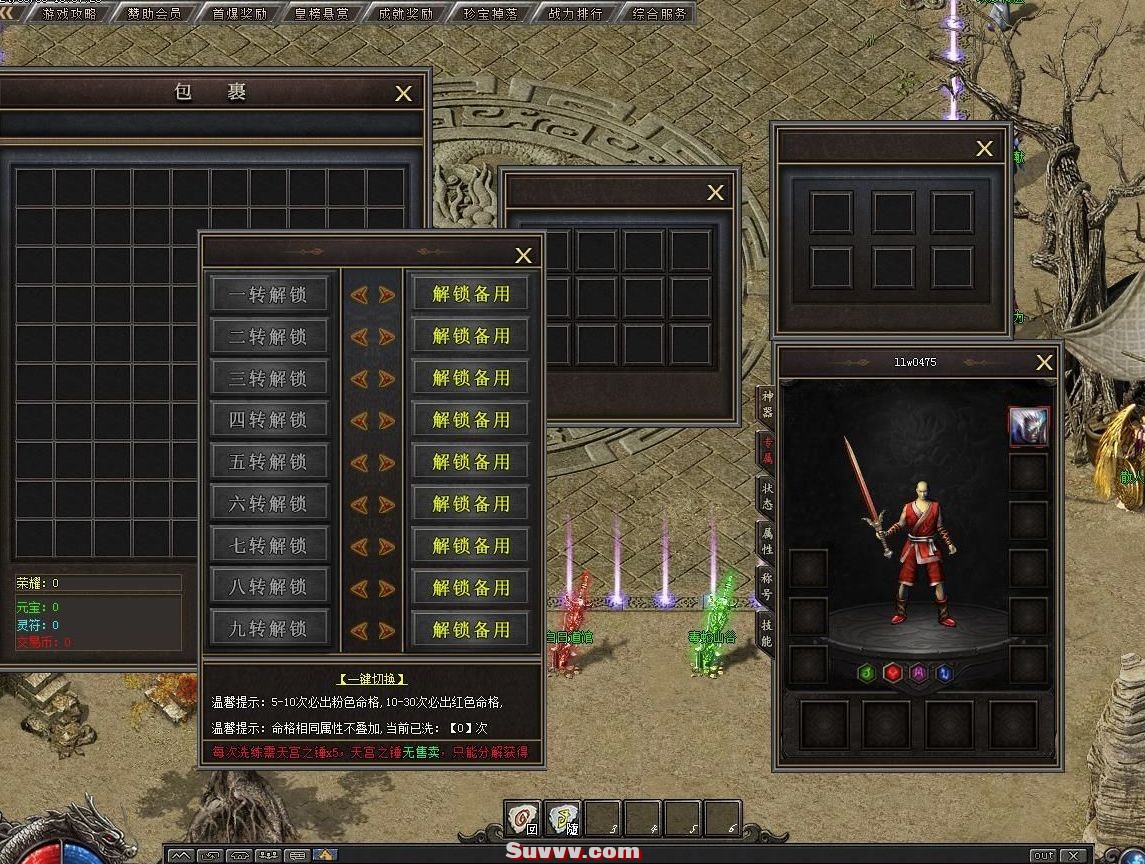
Task: Use the red spiral scroll in hotbar
Action: (522, 819)
